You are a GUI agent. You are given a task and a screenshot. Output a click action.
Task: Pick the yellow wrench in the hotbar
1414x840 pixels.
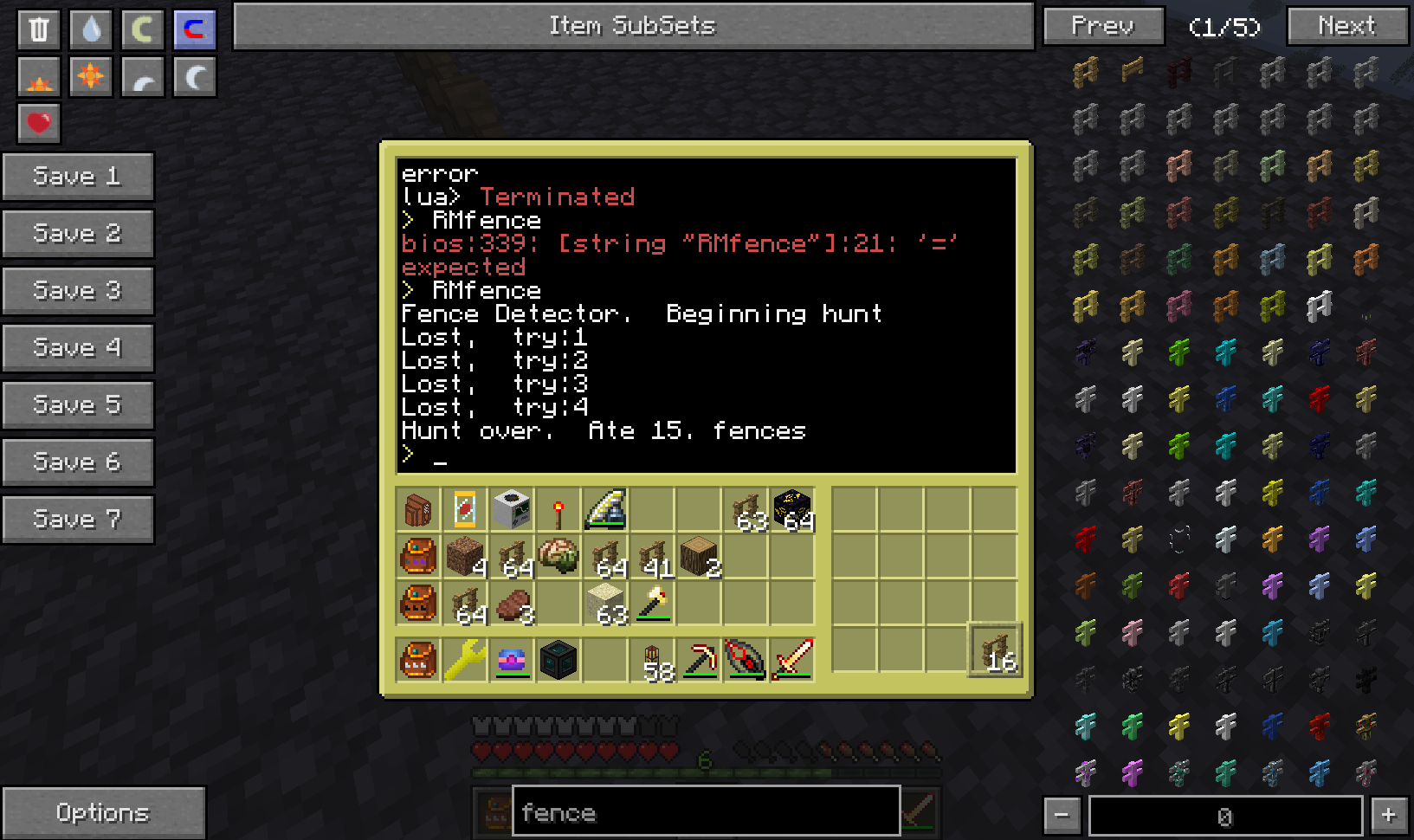point(465,660)
